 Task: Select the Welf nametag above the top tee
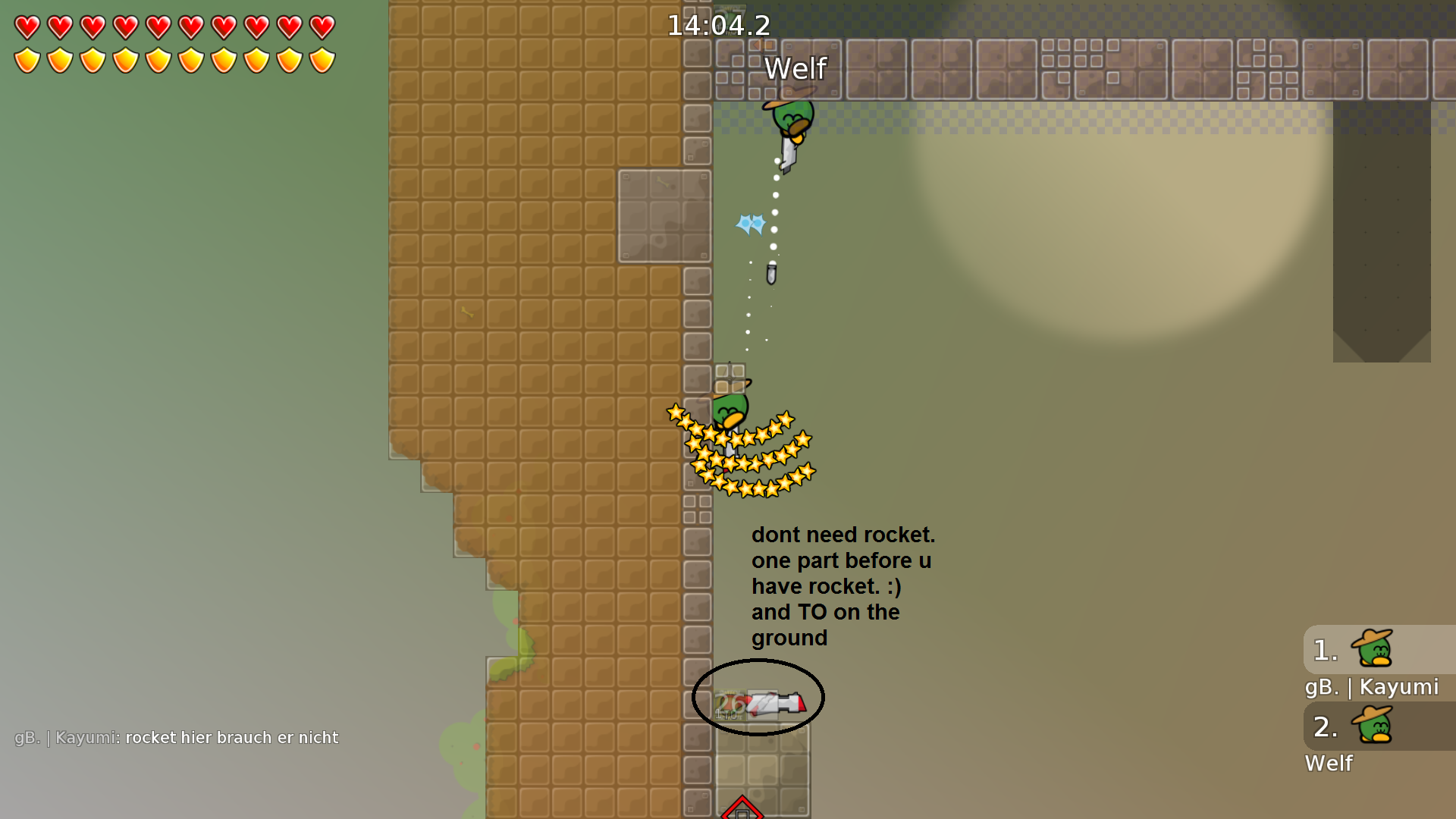click(x=795, y=68)
